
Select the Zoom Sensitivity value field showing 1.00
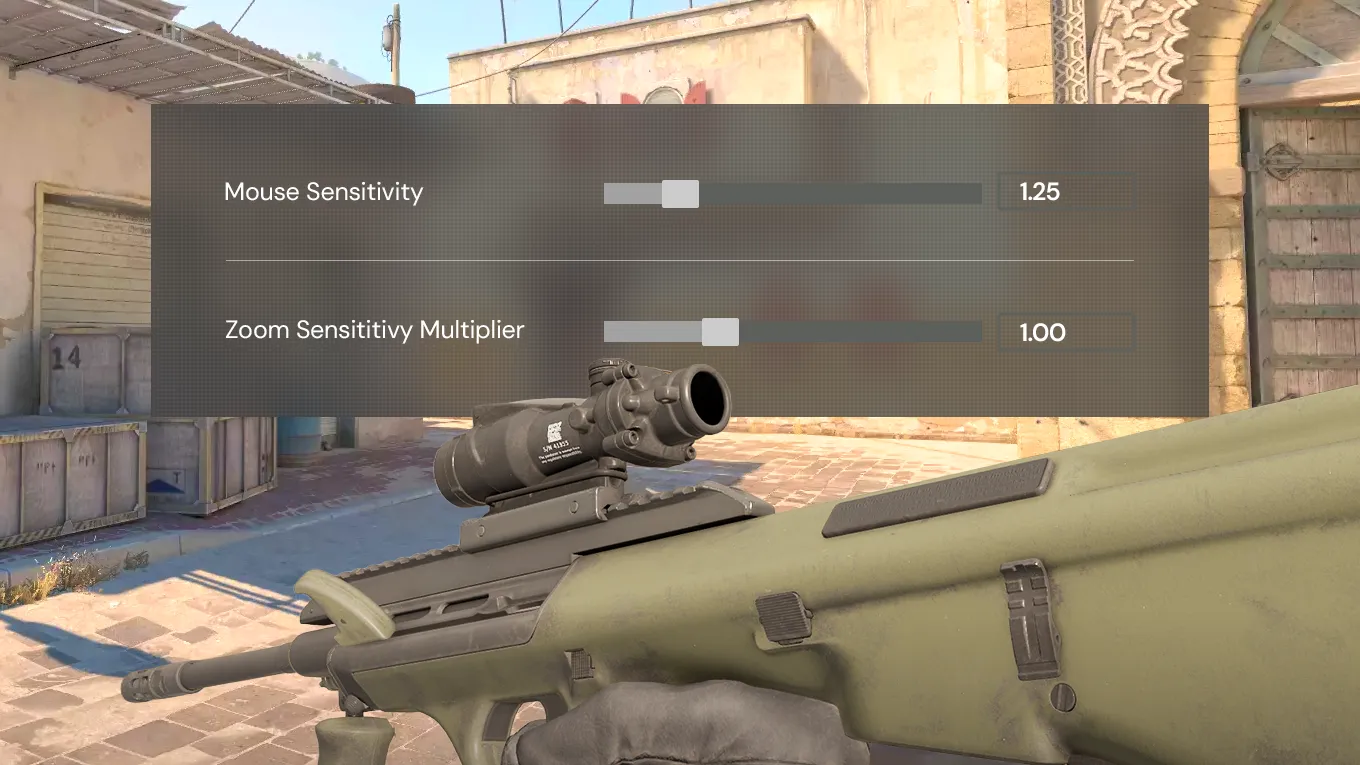click(1064, 332)
